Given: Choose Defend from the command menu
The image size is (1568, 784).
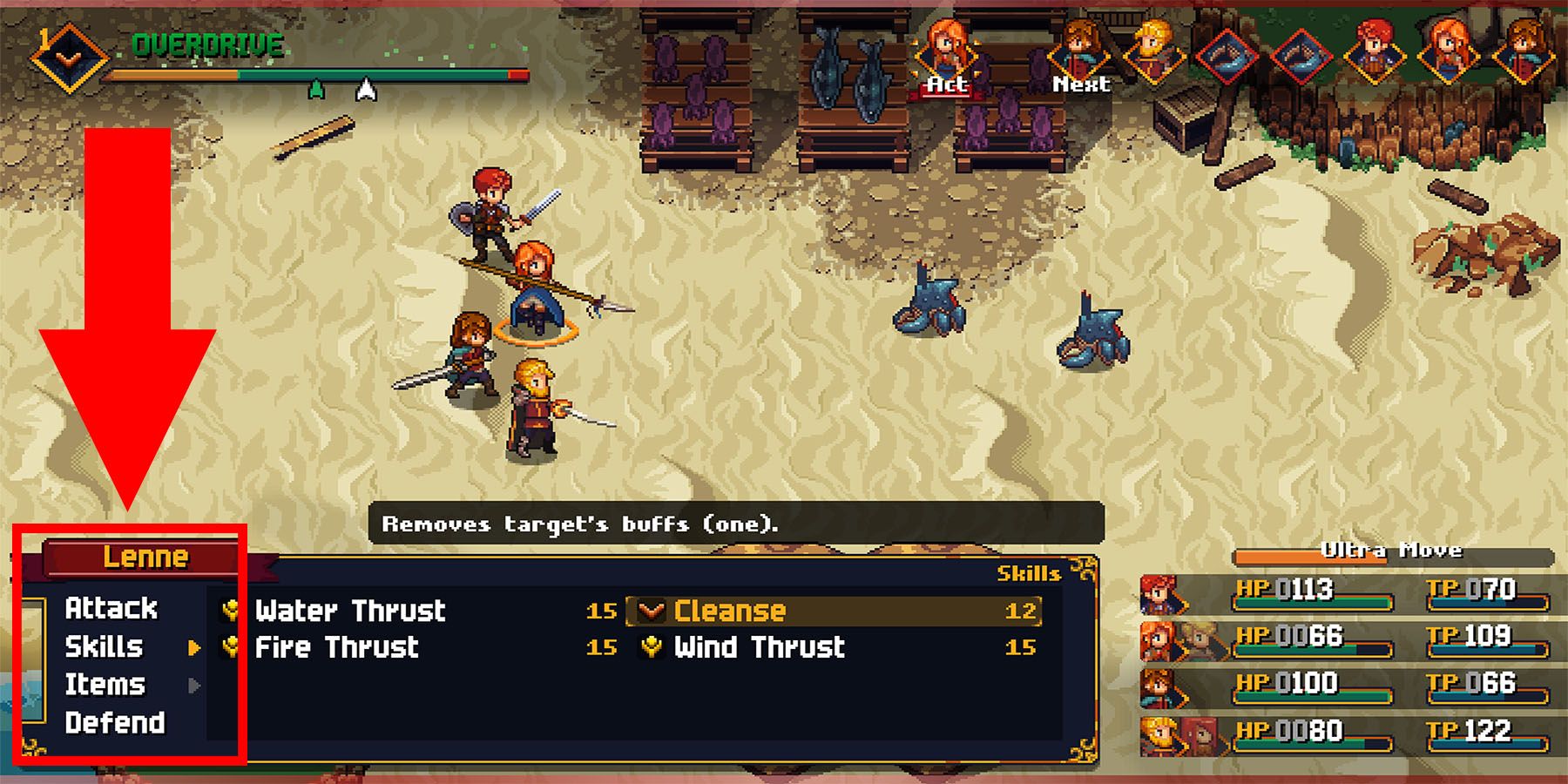Looking at the screenshot, I should (115, 723).
